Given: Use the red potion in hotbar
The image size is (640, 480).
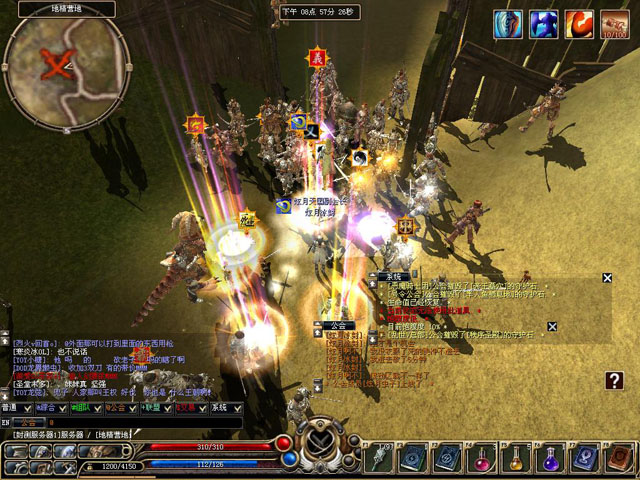Looking at the screenshot, I should point(482,459).
